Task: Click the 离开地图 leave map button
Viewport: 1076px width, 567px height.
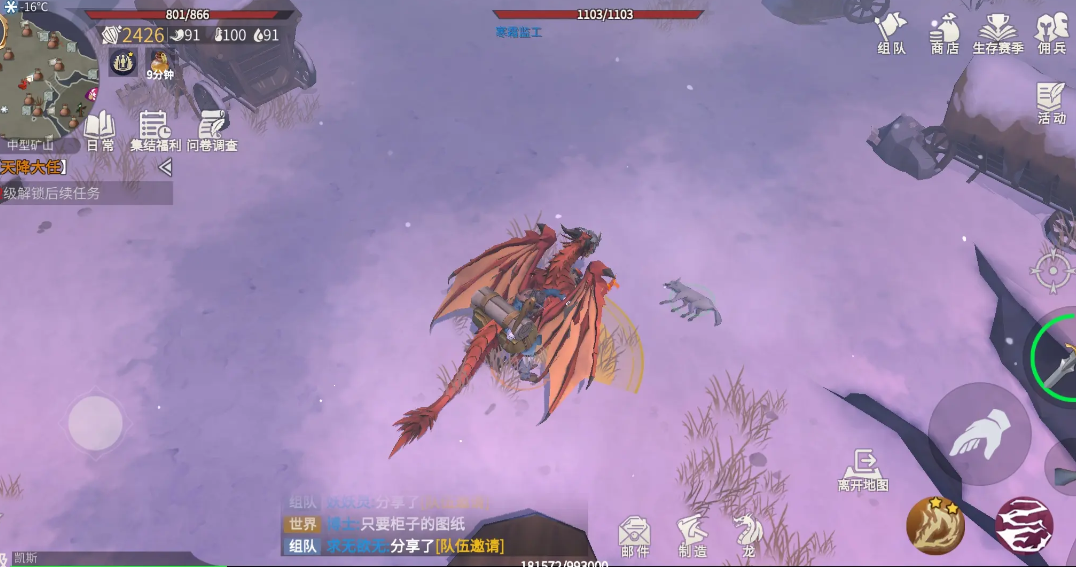Action: coord(862,470)
